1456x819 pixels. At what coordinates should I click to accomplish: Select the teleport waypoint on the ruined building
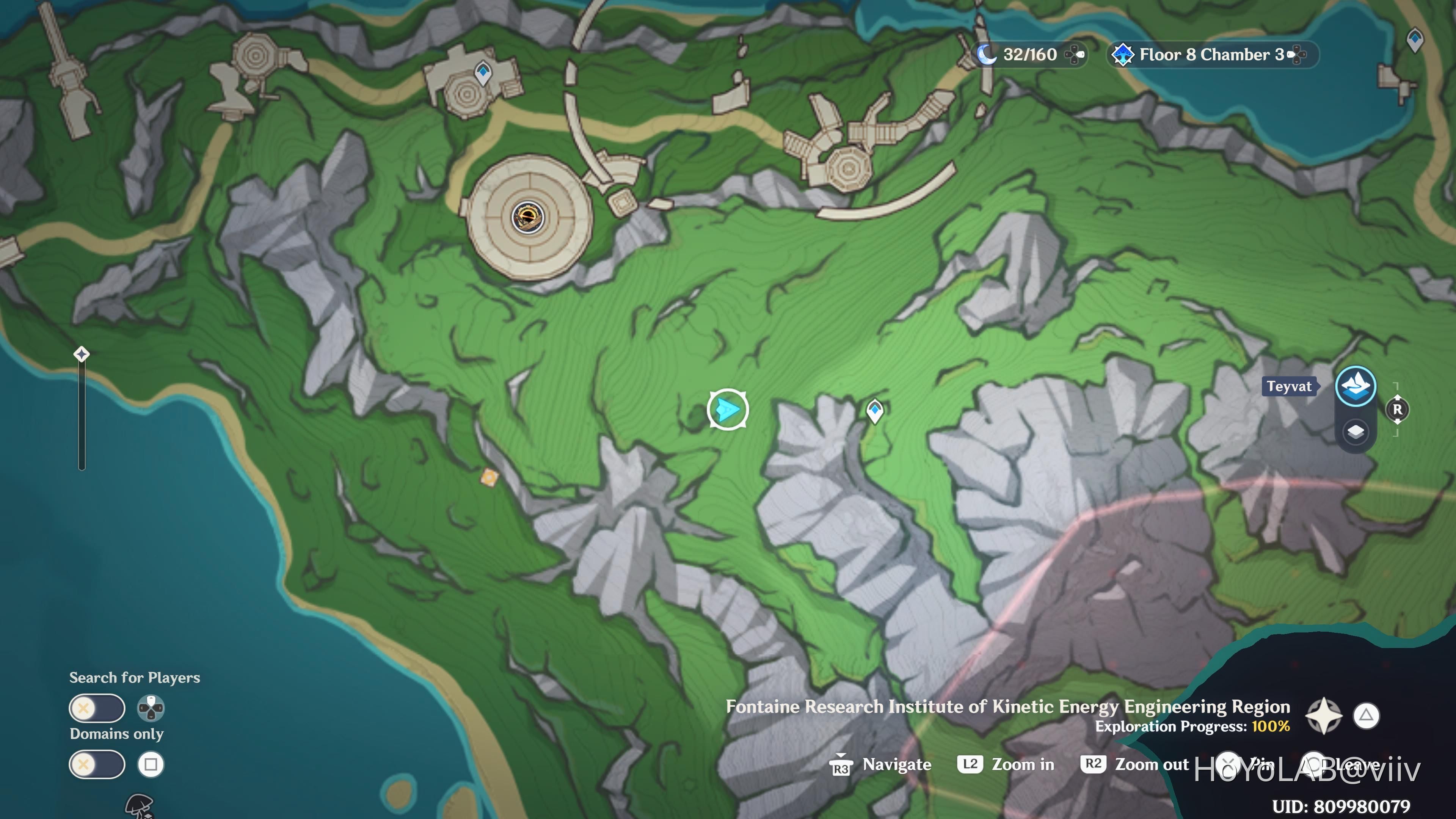point(483,73)
